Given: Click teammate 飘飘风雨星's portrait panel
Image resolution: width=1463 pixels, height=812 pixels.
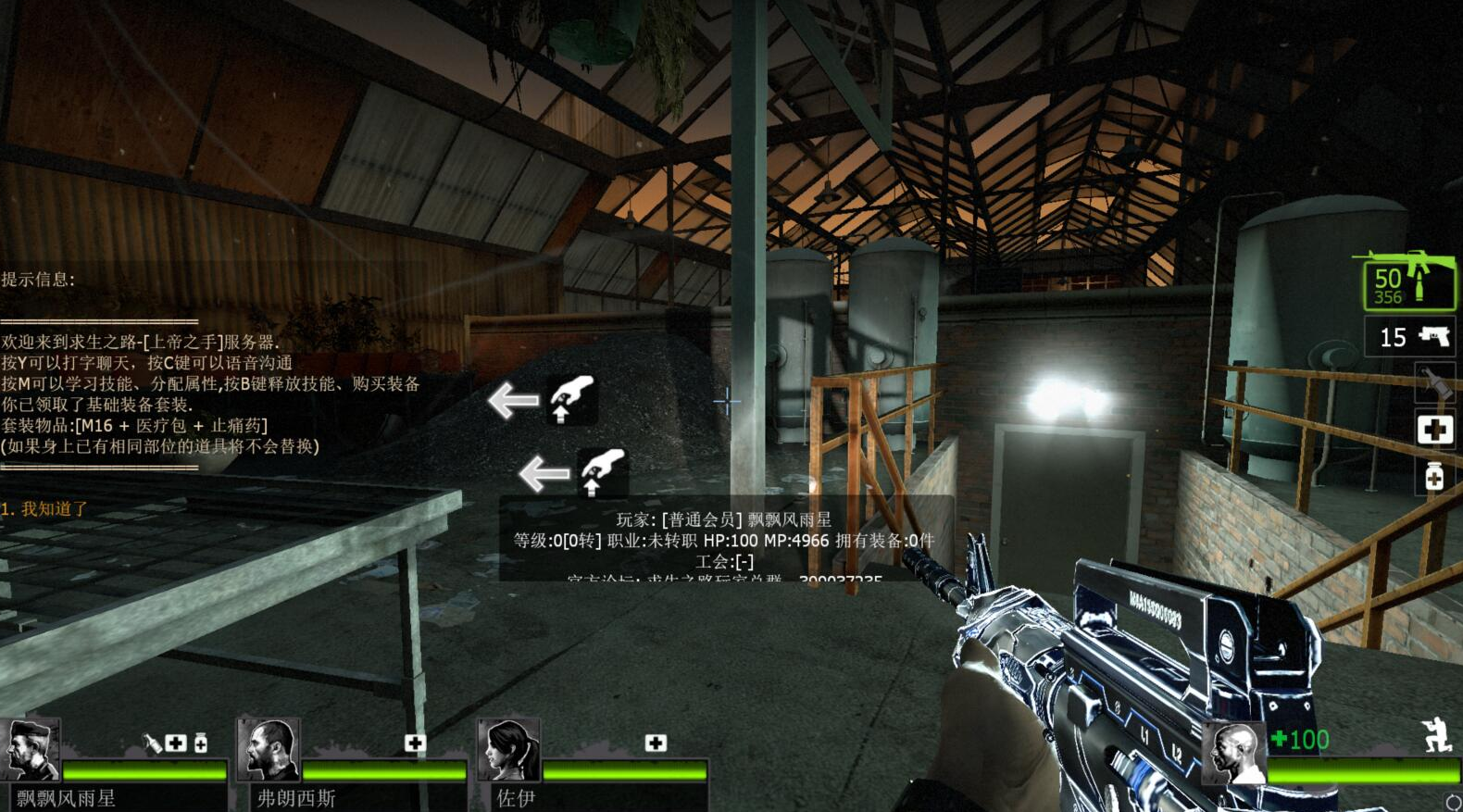Looking at the screenshot, I should (31, 748).
